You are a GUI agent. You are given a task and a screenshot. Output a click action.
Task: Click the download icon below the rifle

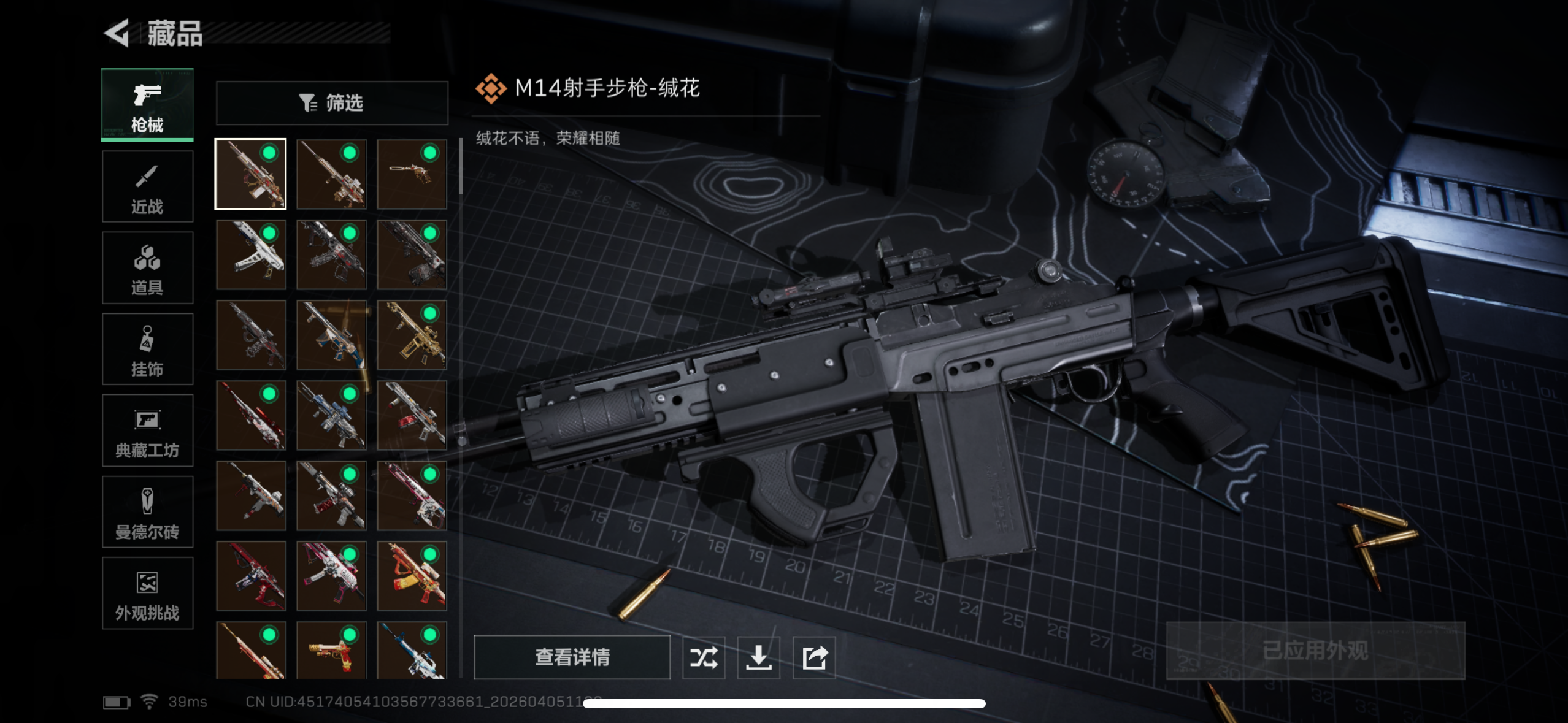(759, 656)
